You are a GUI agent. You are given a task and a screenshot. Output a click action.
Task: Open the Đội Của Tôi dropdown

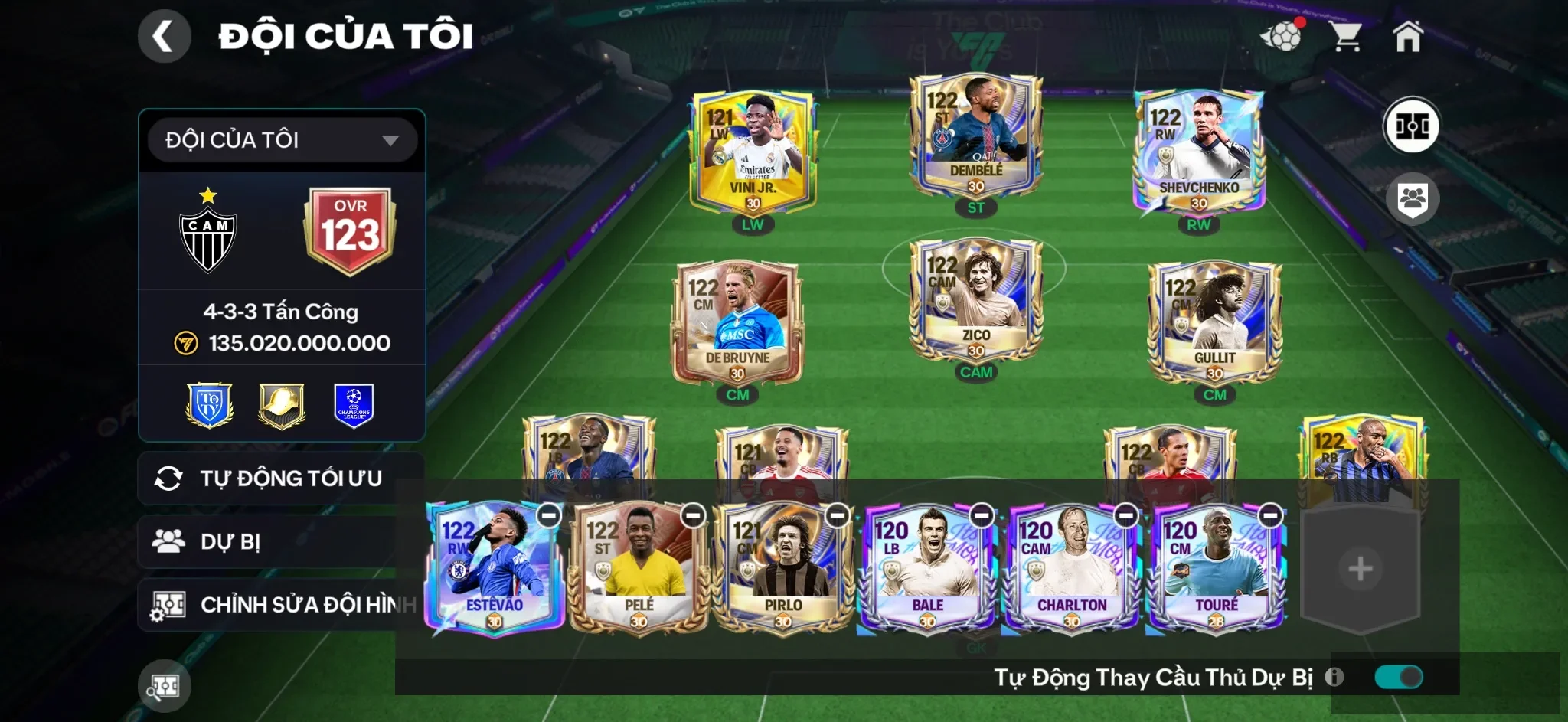pos(282,140)
